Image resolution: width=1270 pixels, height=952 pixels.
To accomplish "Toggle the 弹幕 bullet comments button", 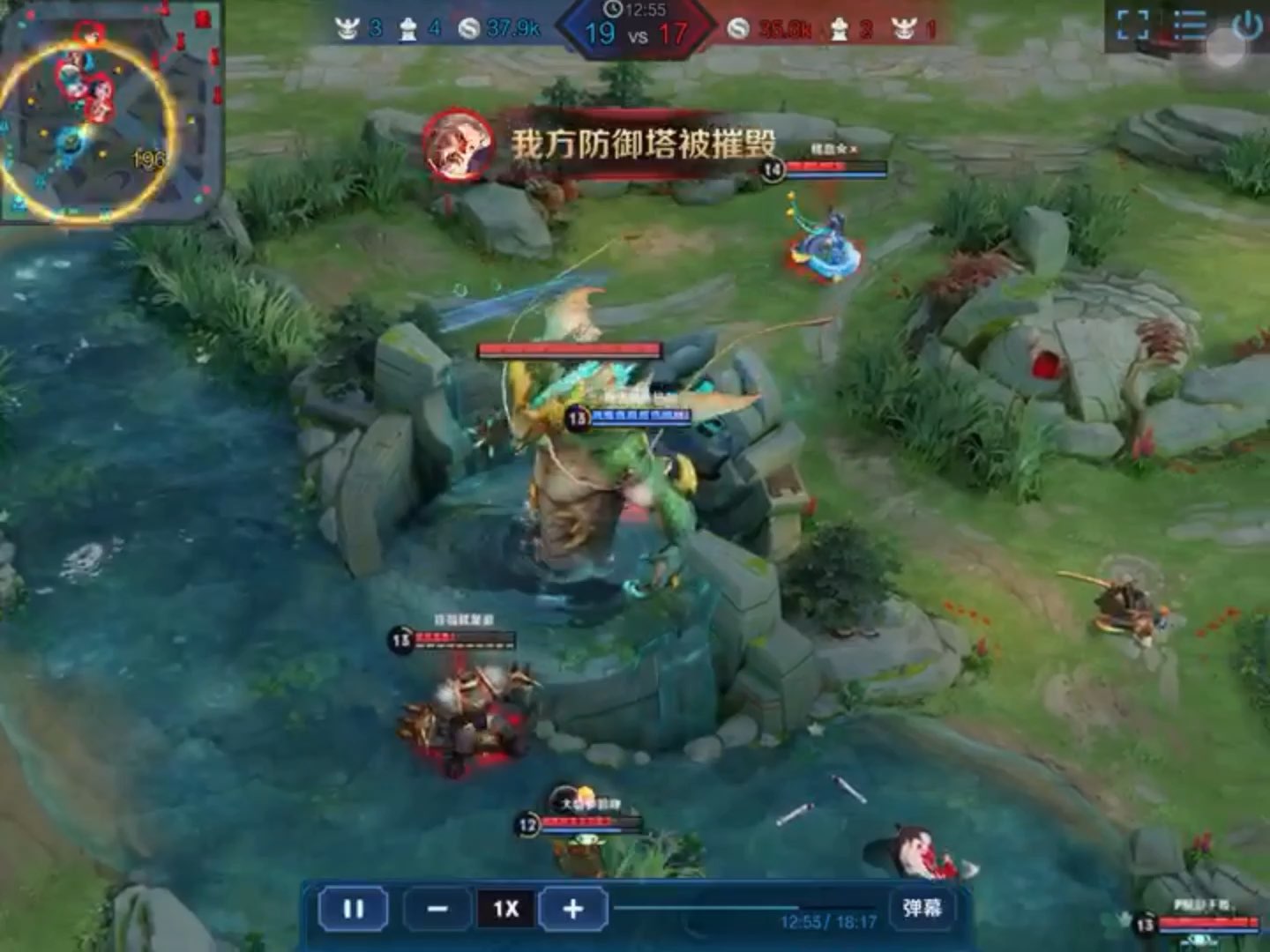I will 922,907.
